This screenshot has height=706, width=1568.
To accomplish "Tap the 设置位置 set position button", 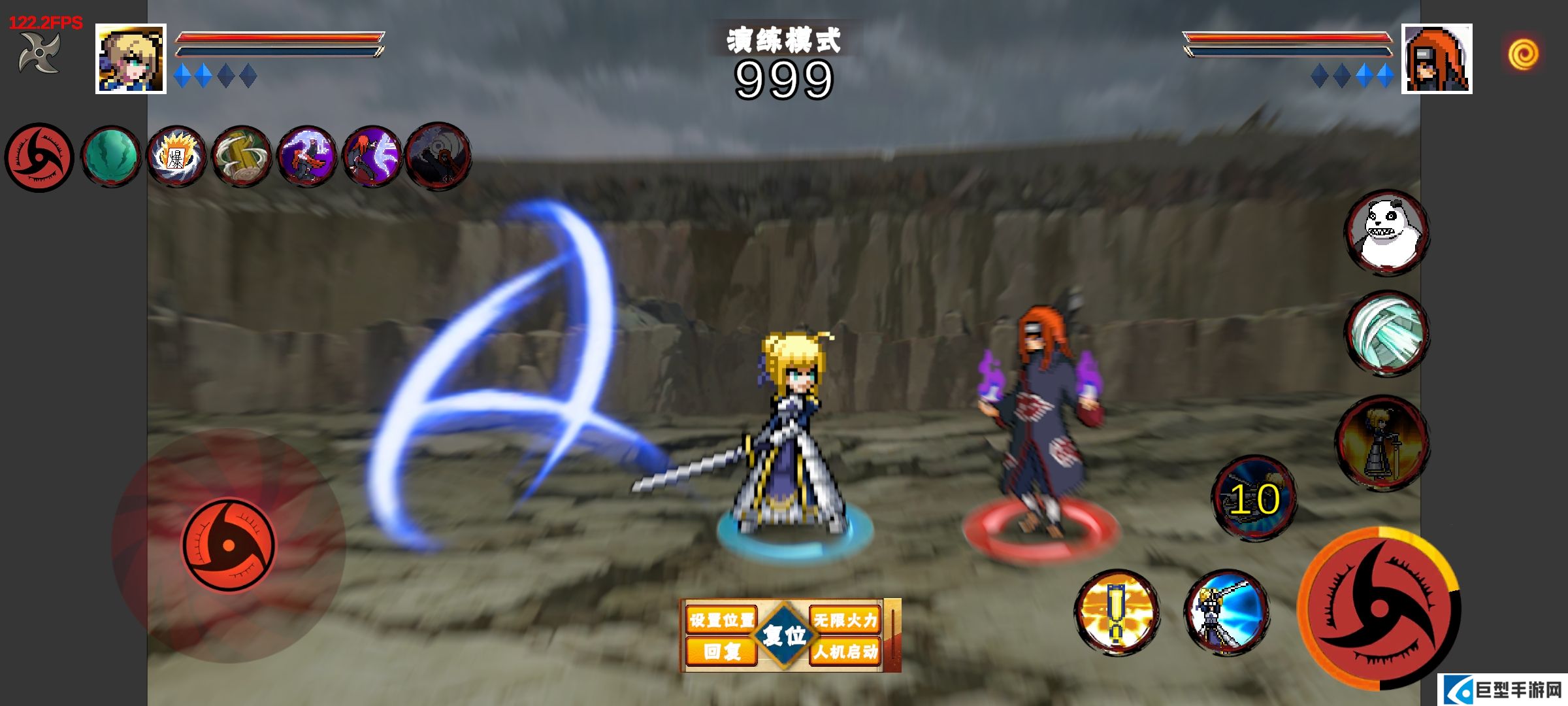I will click(x=721, y=619).
